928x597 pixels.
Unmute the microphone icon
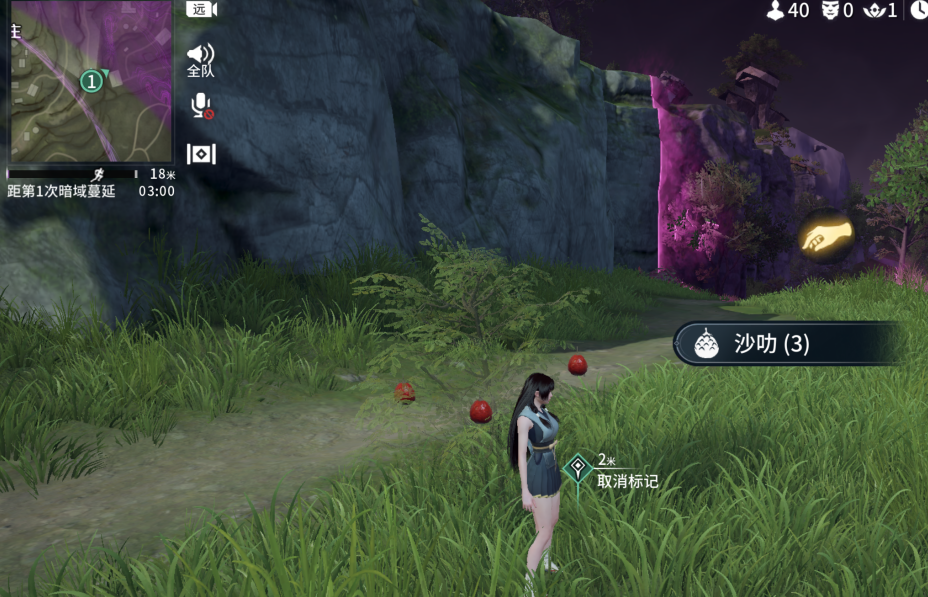(x=201, y=106)
